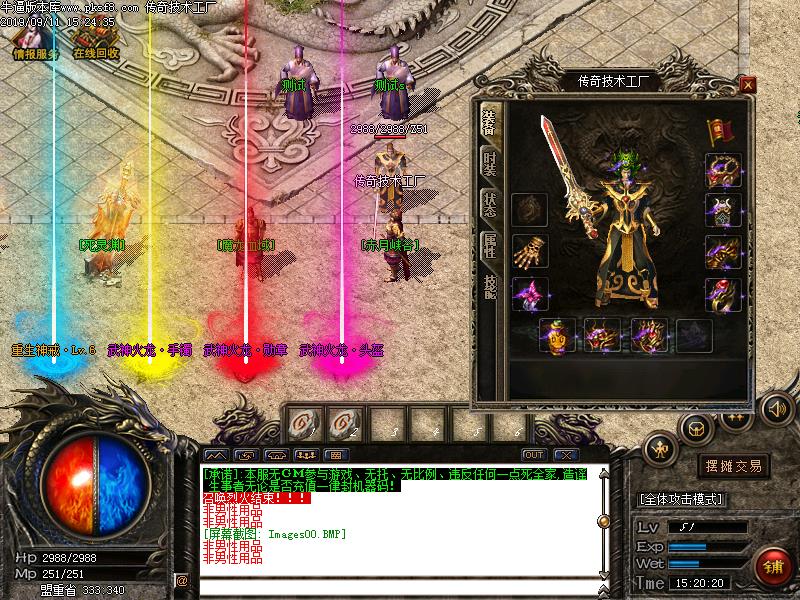Select the golden gauntlet equipment slot
Image resolution: width=800 pixels, height=600 pixels.
tap(529, 250)
